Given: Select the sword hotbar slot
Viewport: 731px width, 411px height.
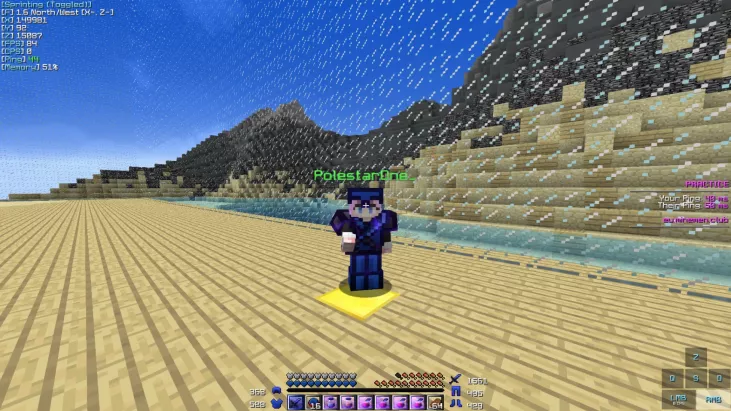Looking at the screenshot, I should coord(296,402).
